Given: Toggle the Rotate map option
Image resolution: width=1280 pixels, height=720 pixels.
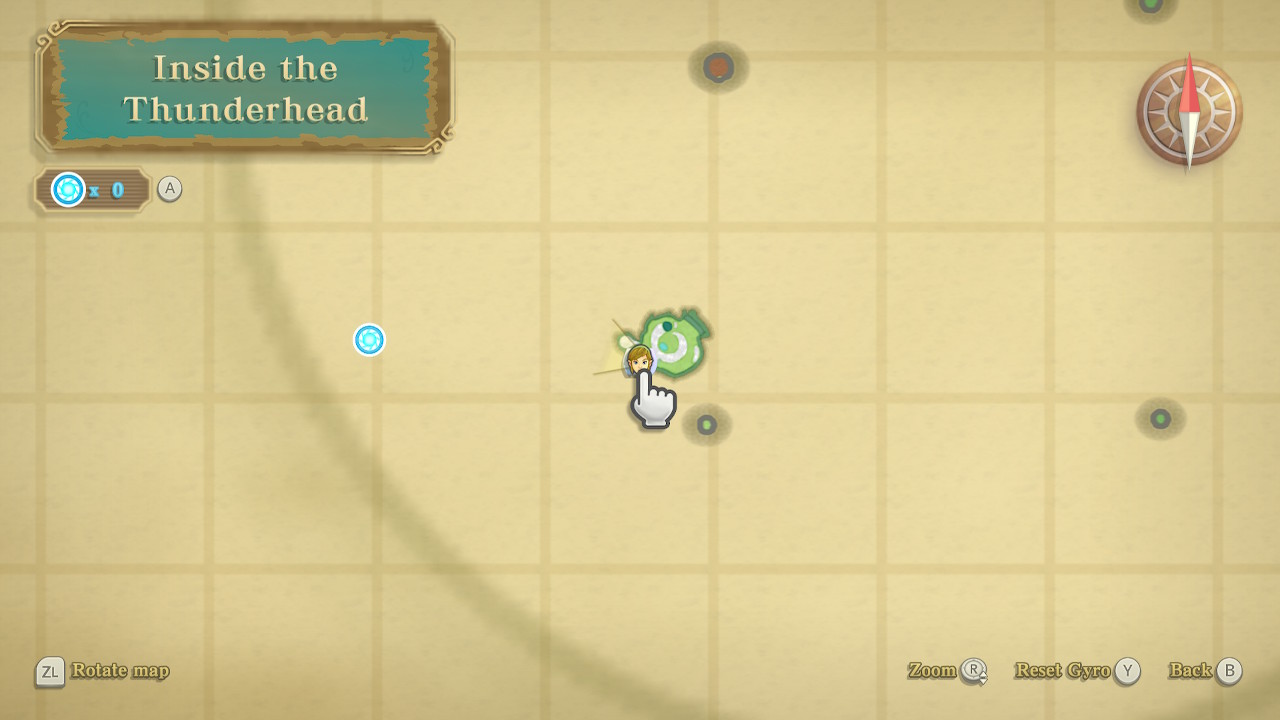Looking at the screenshot, I should pos(103,671).
